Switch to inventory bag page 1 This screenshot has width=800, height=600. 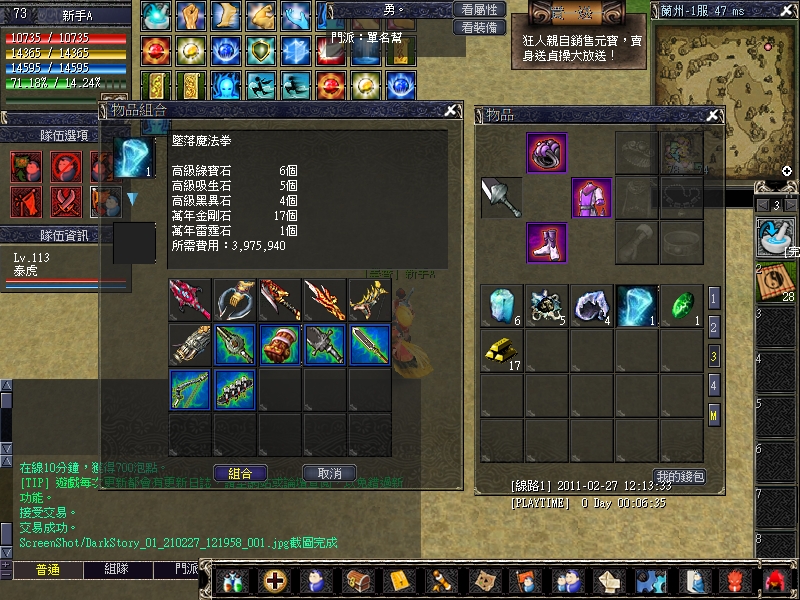(714, 298)
